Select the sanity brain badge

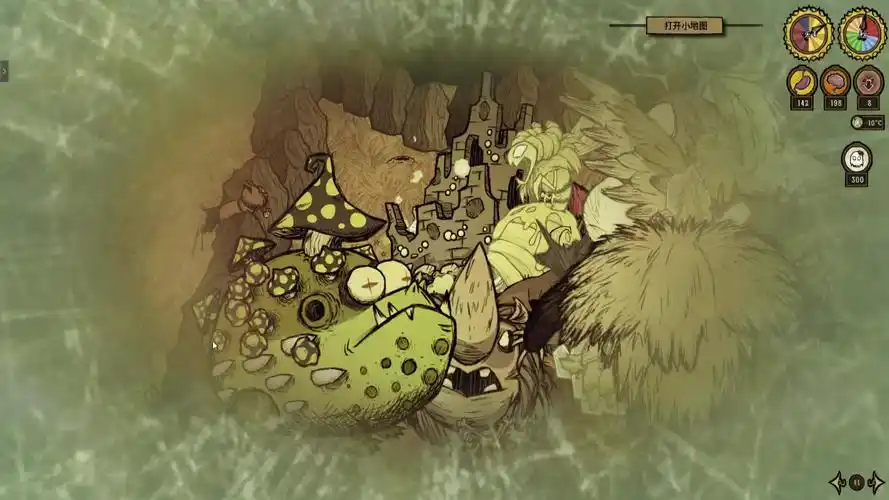tap(835, 82)
